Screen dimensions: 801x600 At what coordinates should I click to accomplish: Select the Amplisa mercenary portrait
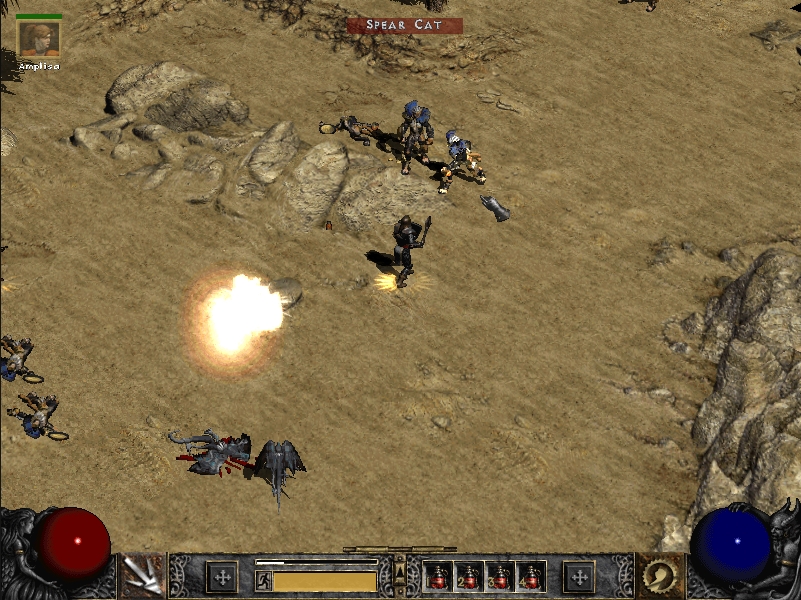click(x=39, y=39)
